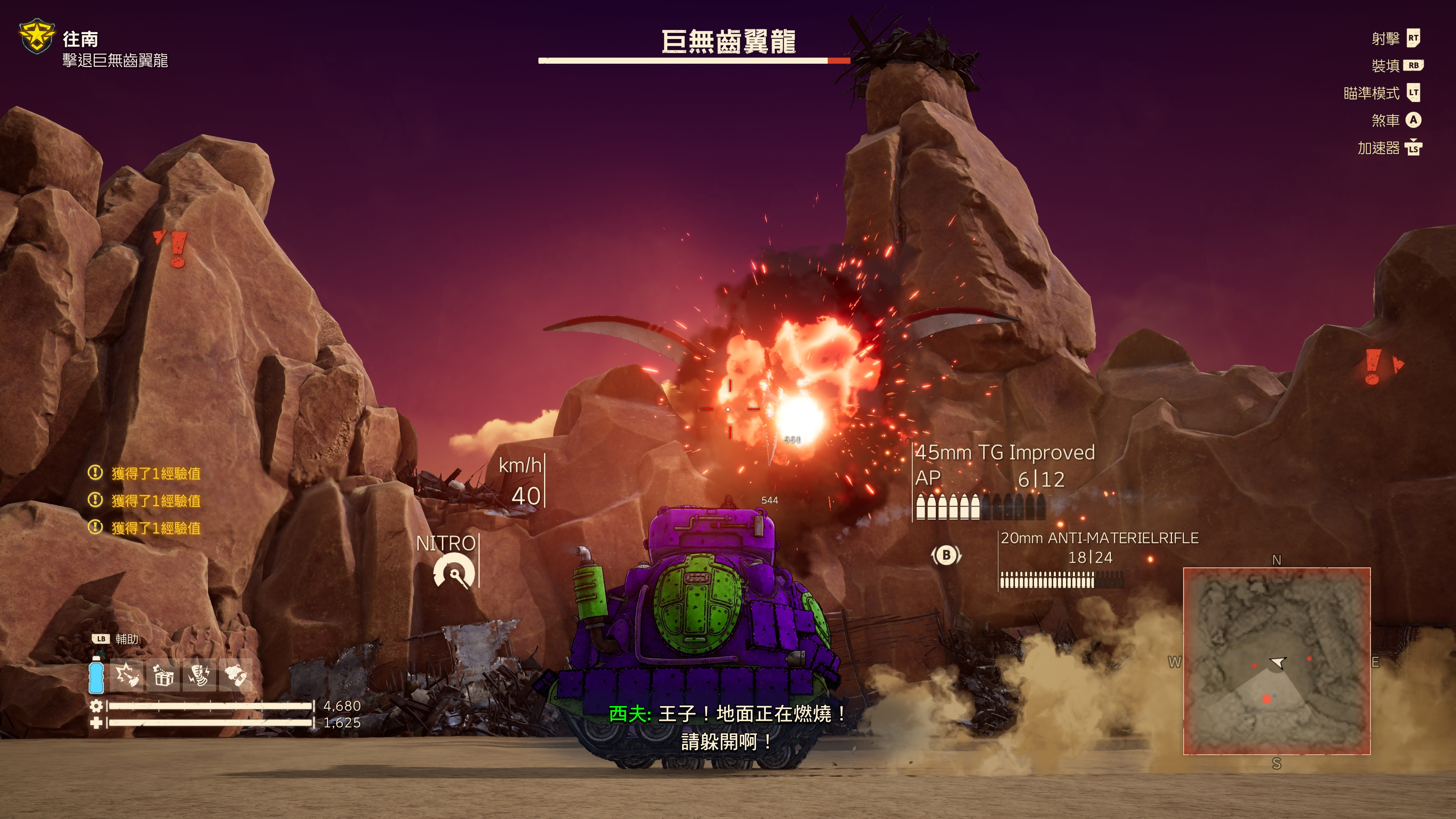The image size is (1456, 819).
Task: Use the gift box assist skill
Action: click(163, 675)
